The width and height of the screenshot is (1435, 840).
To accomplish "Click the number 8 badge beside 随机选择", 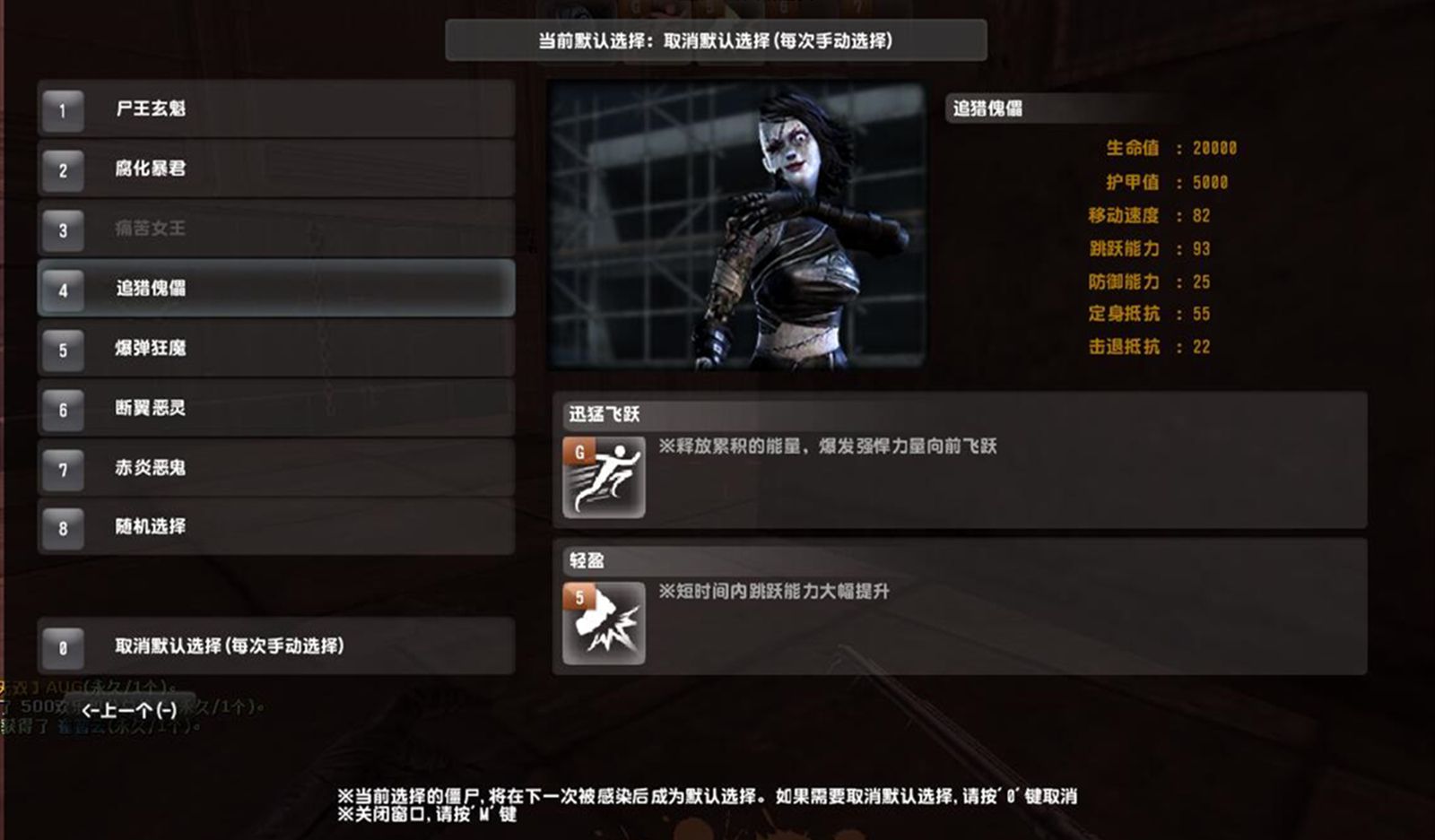I will click(61, 529).
